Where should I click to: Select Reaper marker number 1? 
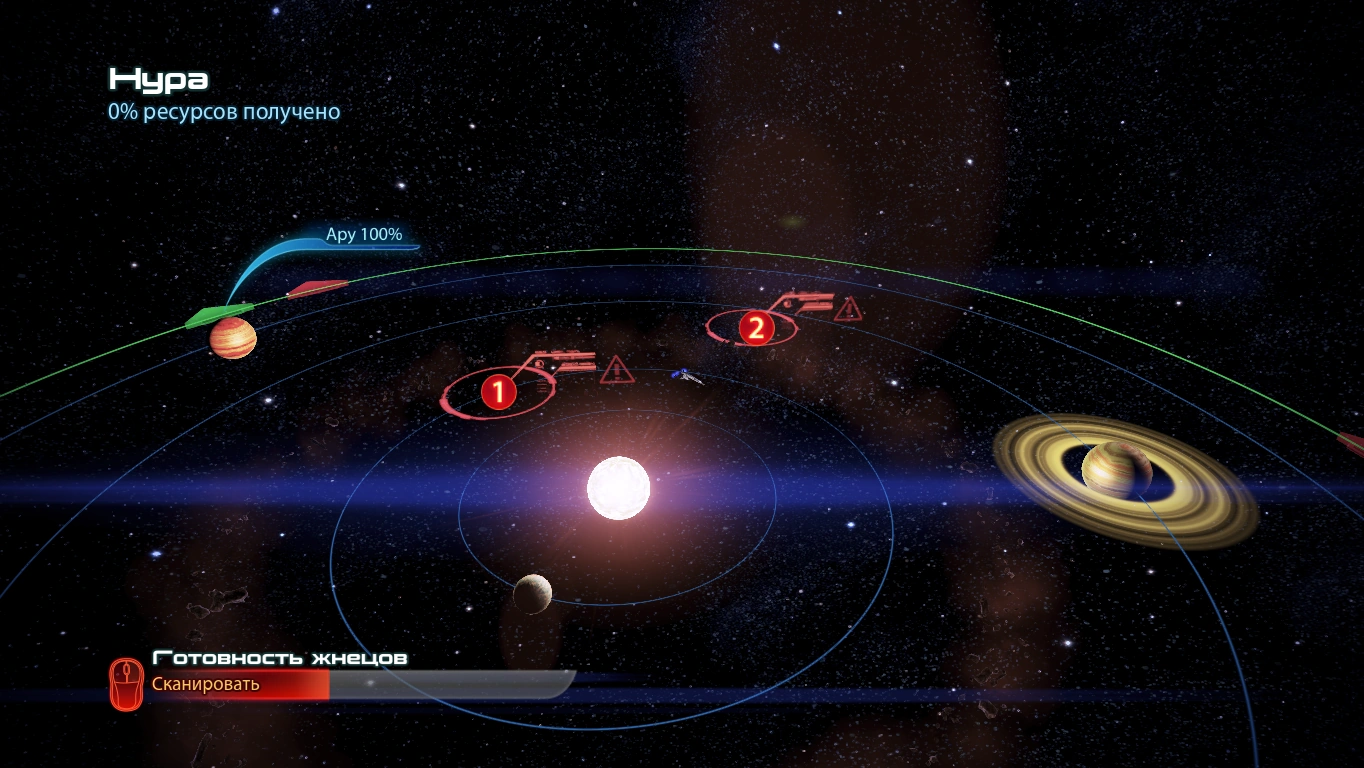[x=498, y=391]
